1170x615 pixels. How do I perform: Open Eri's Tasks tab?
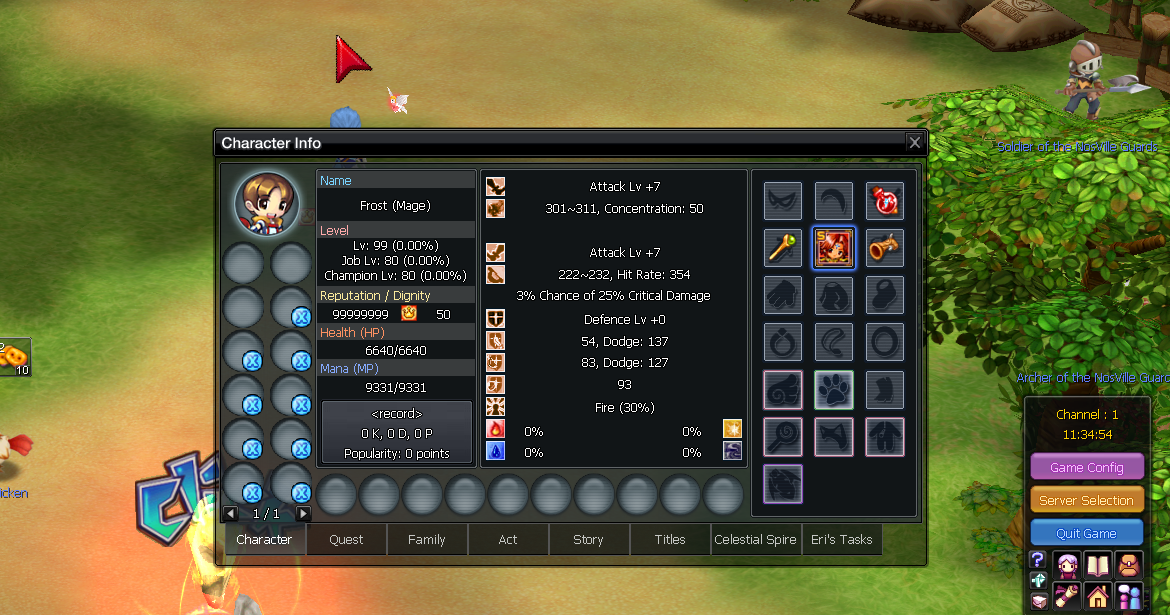pos(841,540)
